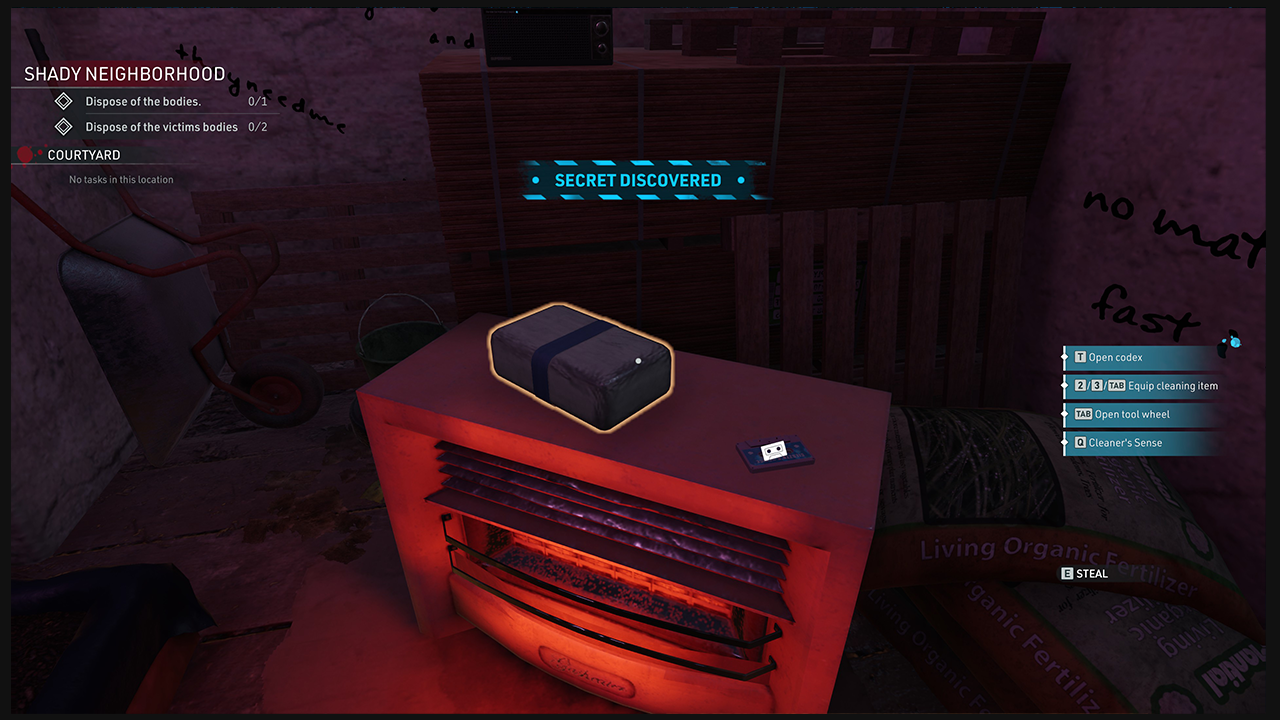This screenshot has height=720, width=1280.
Task: Toggle the "Dispose of the victims bodies" objective
Action: (x=161, y=126)
